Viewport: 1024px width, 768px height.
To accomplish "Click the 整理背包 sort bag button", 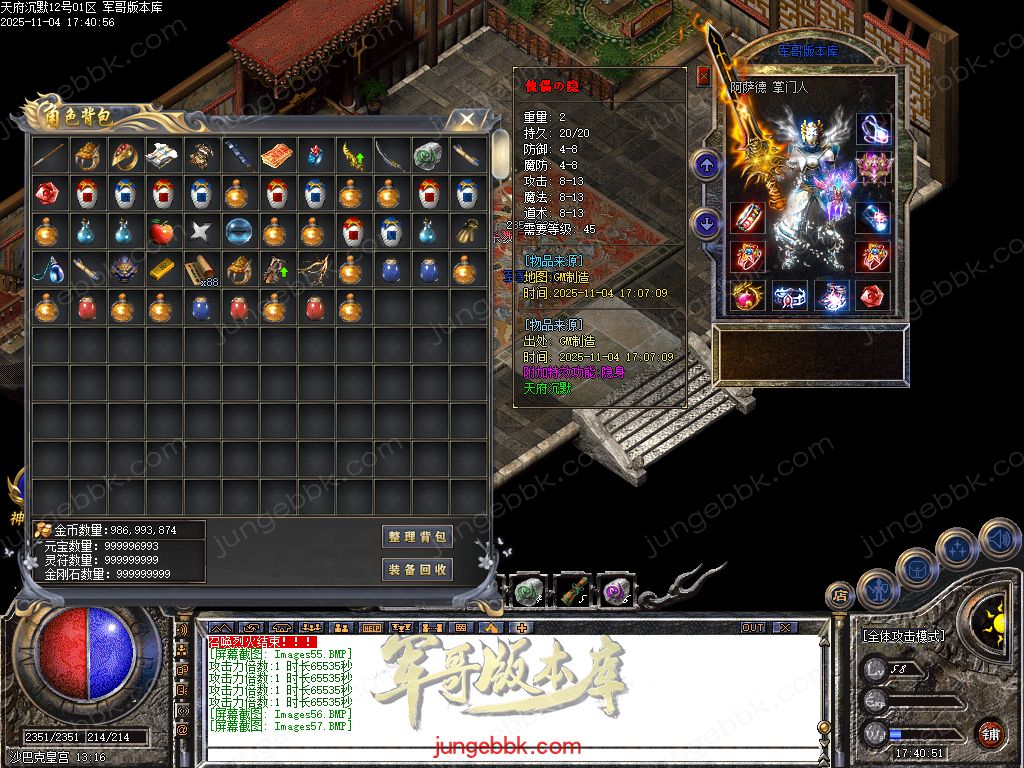I will pyautogui.click(x=418, y=537).
